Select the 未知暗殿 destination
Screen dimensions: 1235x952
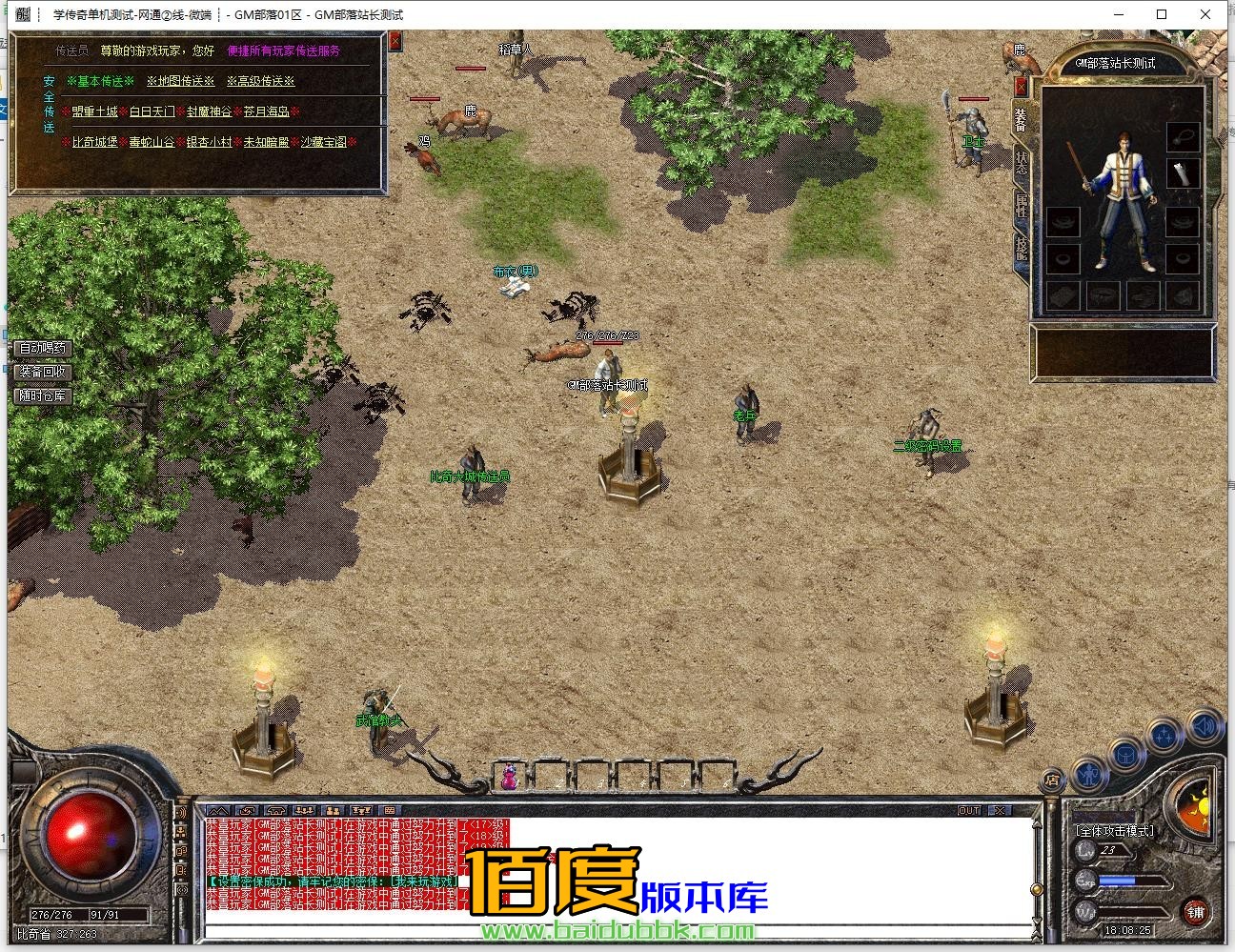(267, 143)
